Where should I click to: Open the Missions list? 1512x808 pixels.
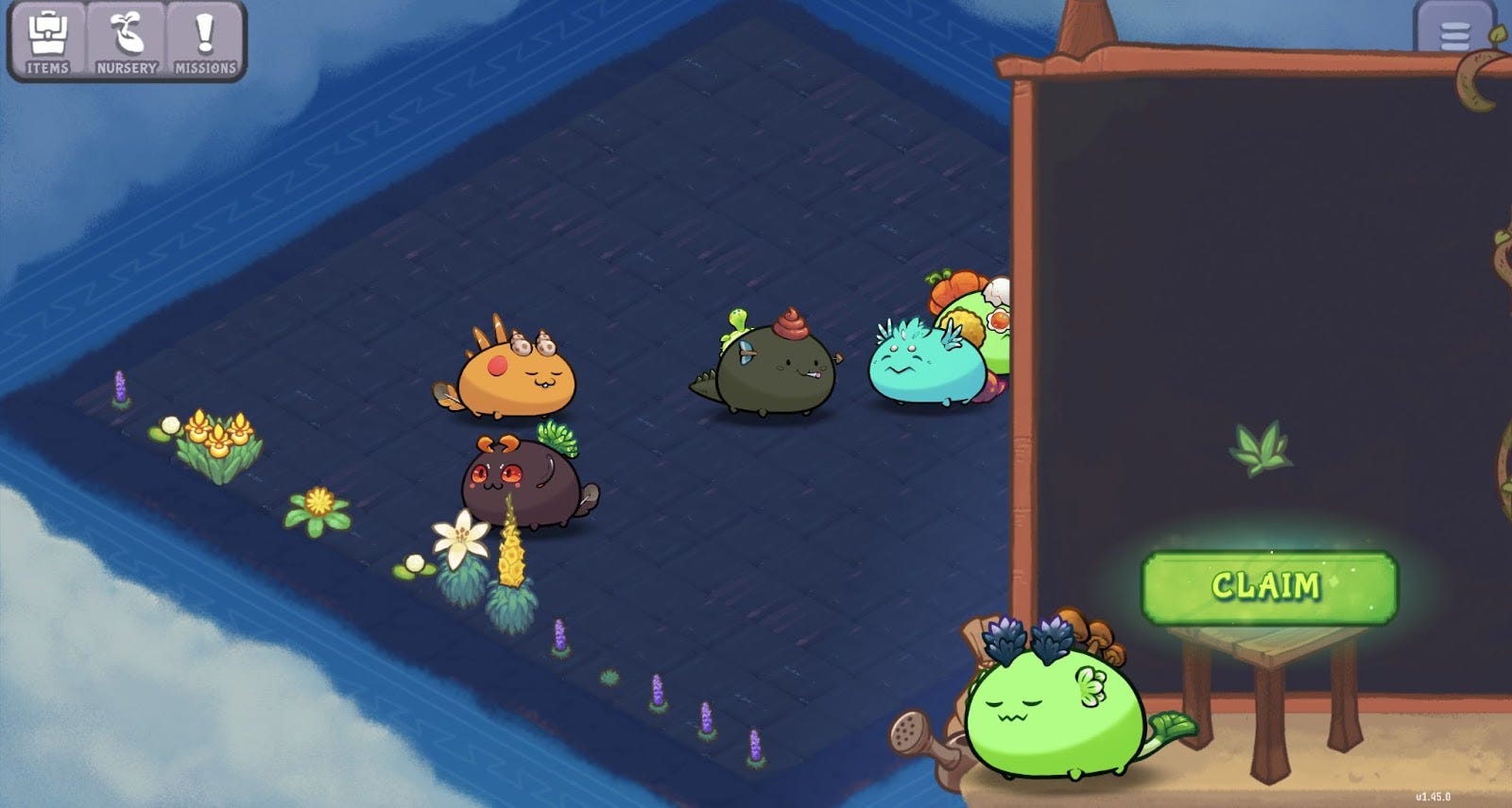tap(204, 36)
